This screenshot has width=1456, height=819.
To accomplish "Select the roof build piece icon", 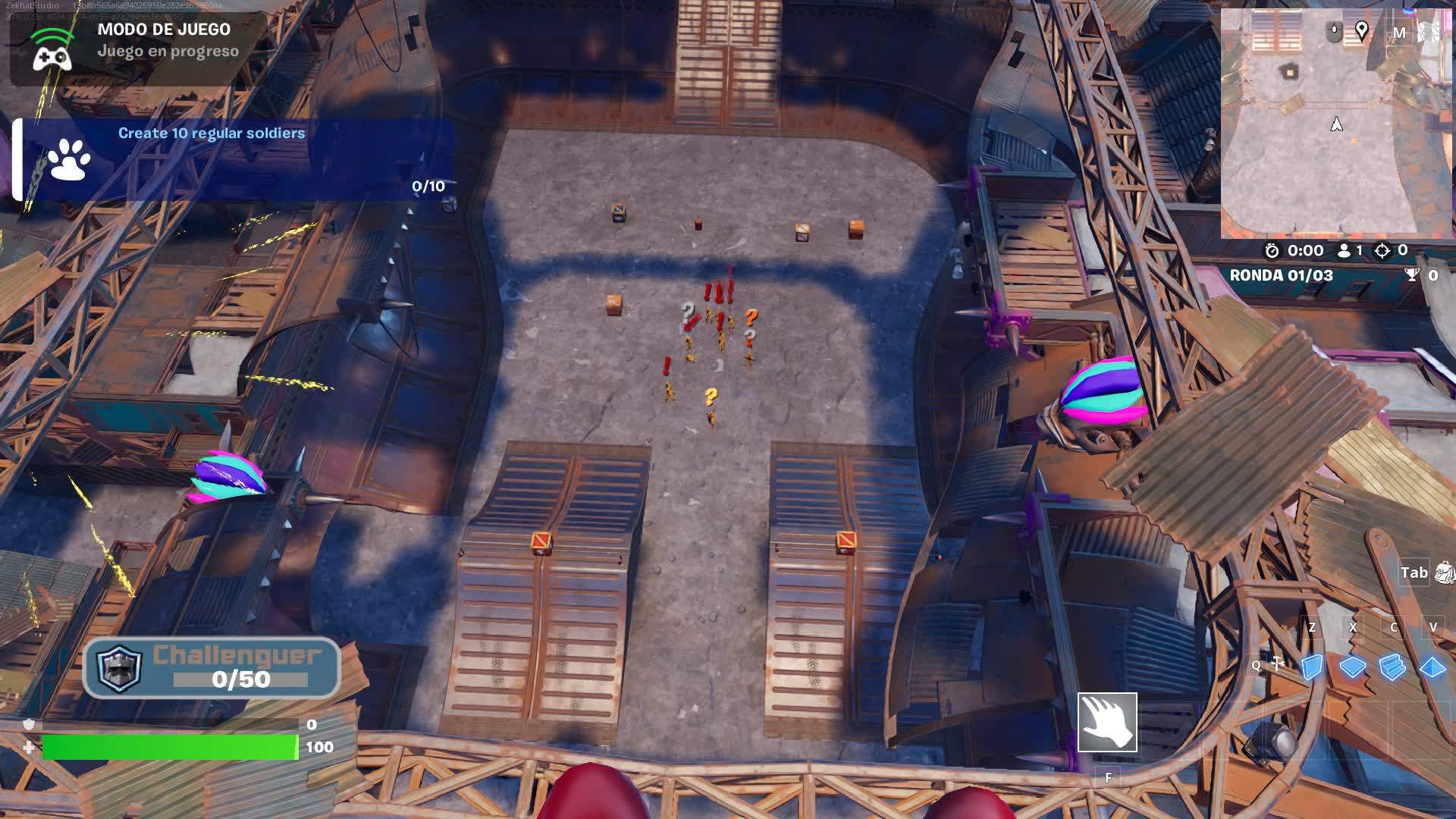I will click(x=1432, y=666).
